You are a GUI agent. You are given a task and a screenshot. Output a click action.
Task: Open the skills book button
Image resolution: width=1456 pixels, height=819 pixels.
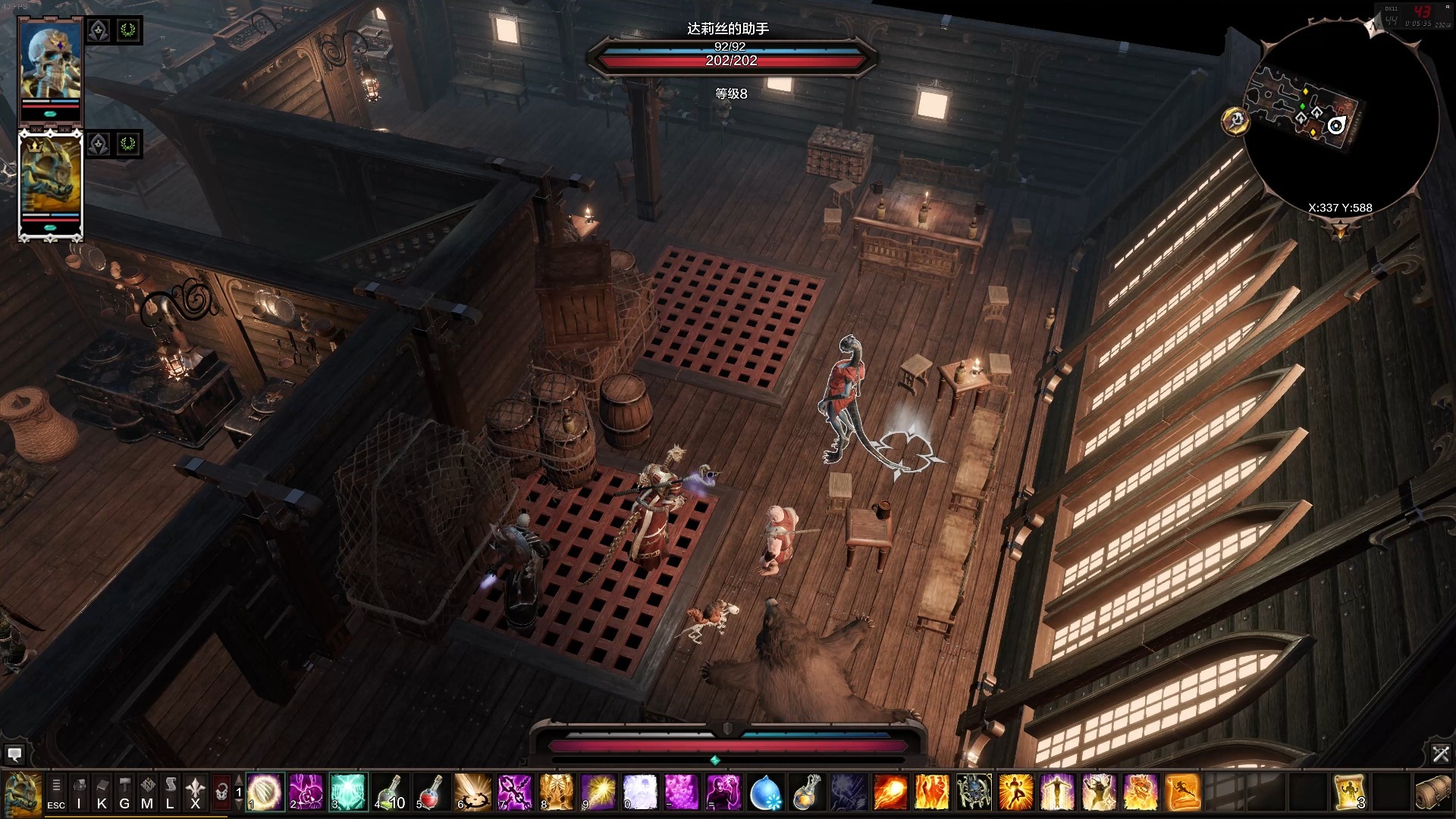tap(102, 792)
